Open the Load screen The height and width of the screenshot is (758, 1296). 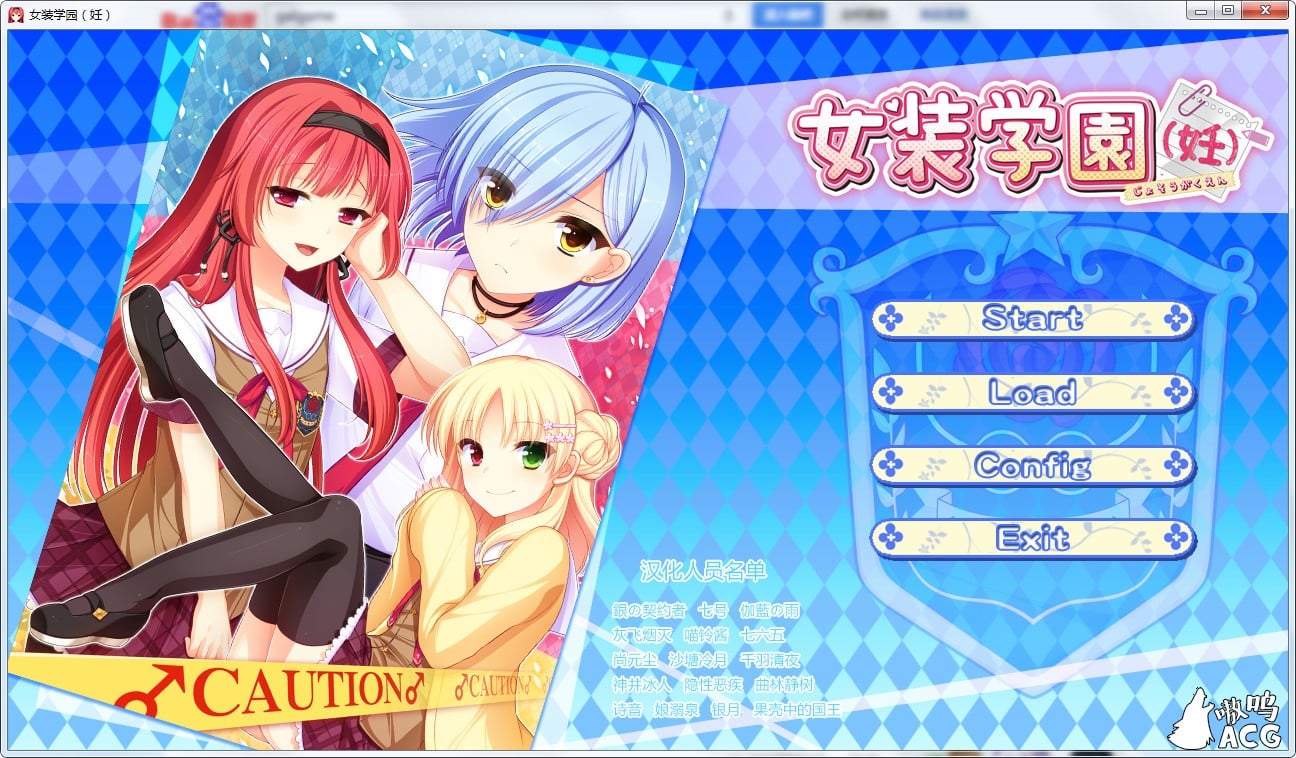pyautogui.click(x=1034, y=393)
